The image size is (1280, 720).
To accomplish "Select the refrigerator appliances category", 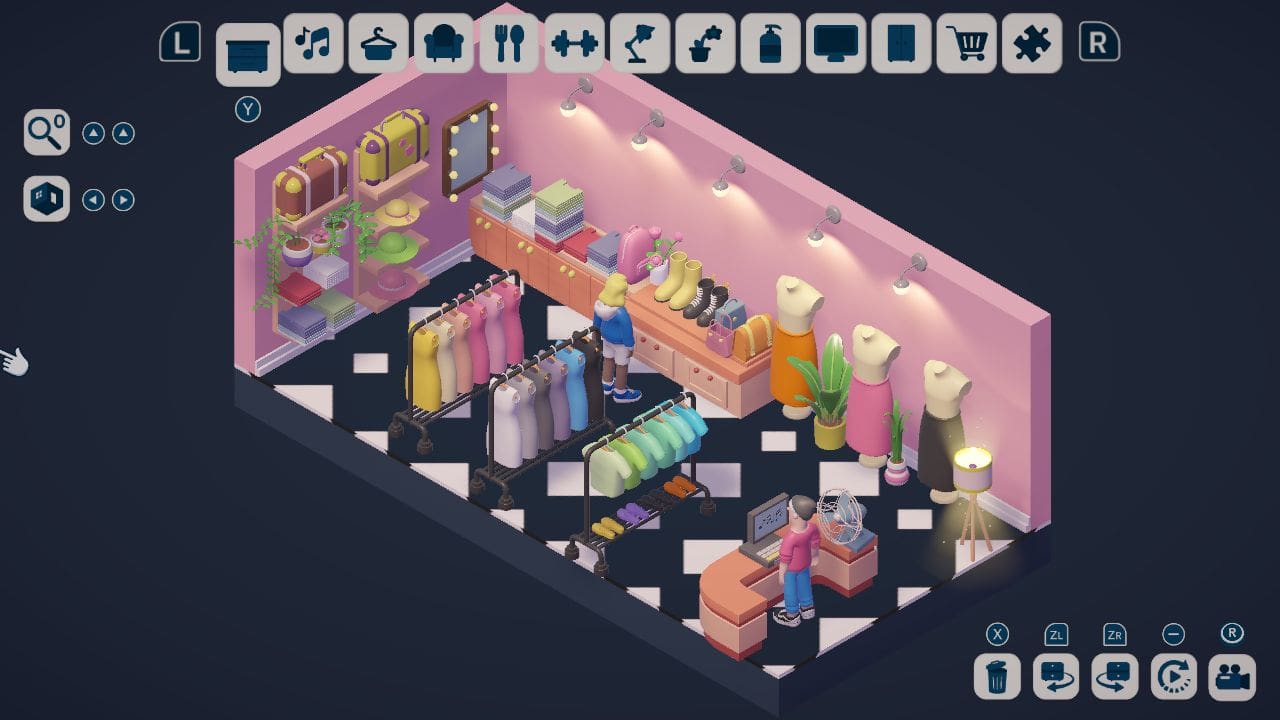I will pyautogui.click(x=901, y=44).
